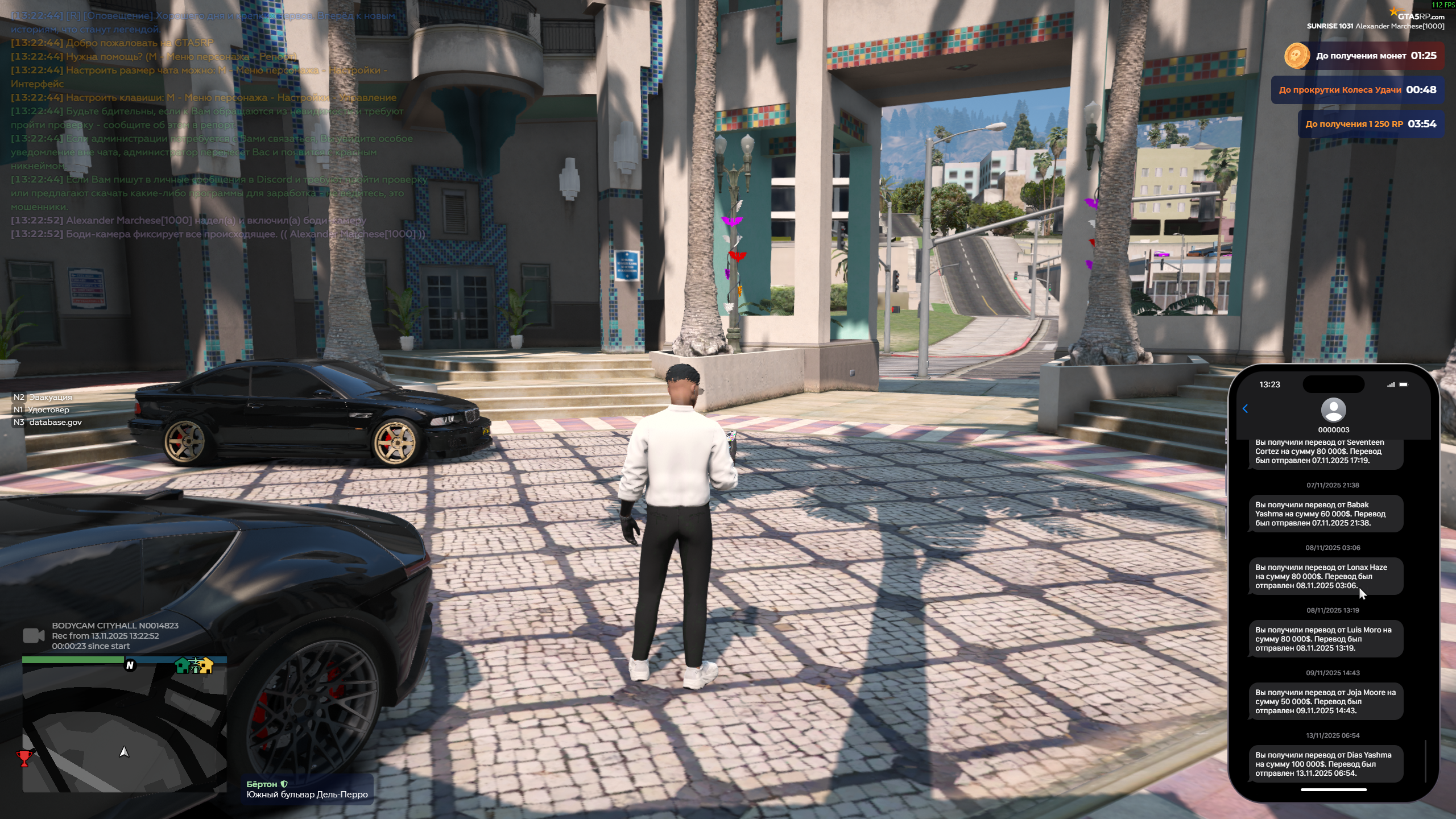Select the Babak Yashma 60 000$ transfer message

click(1325, 514)
